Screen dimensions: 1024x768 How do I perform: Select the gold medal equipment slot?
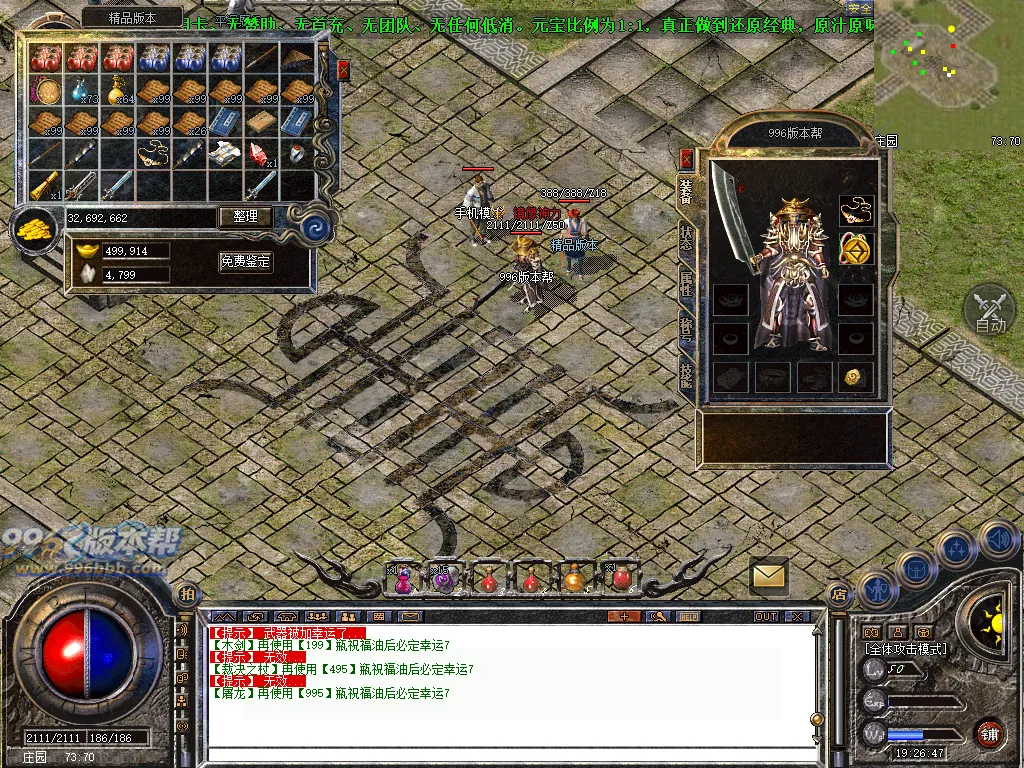(x=855, y=249)
